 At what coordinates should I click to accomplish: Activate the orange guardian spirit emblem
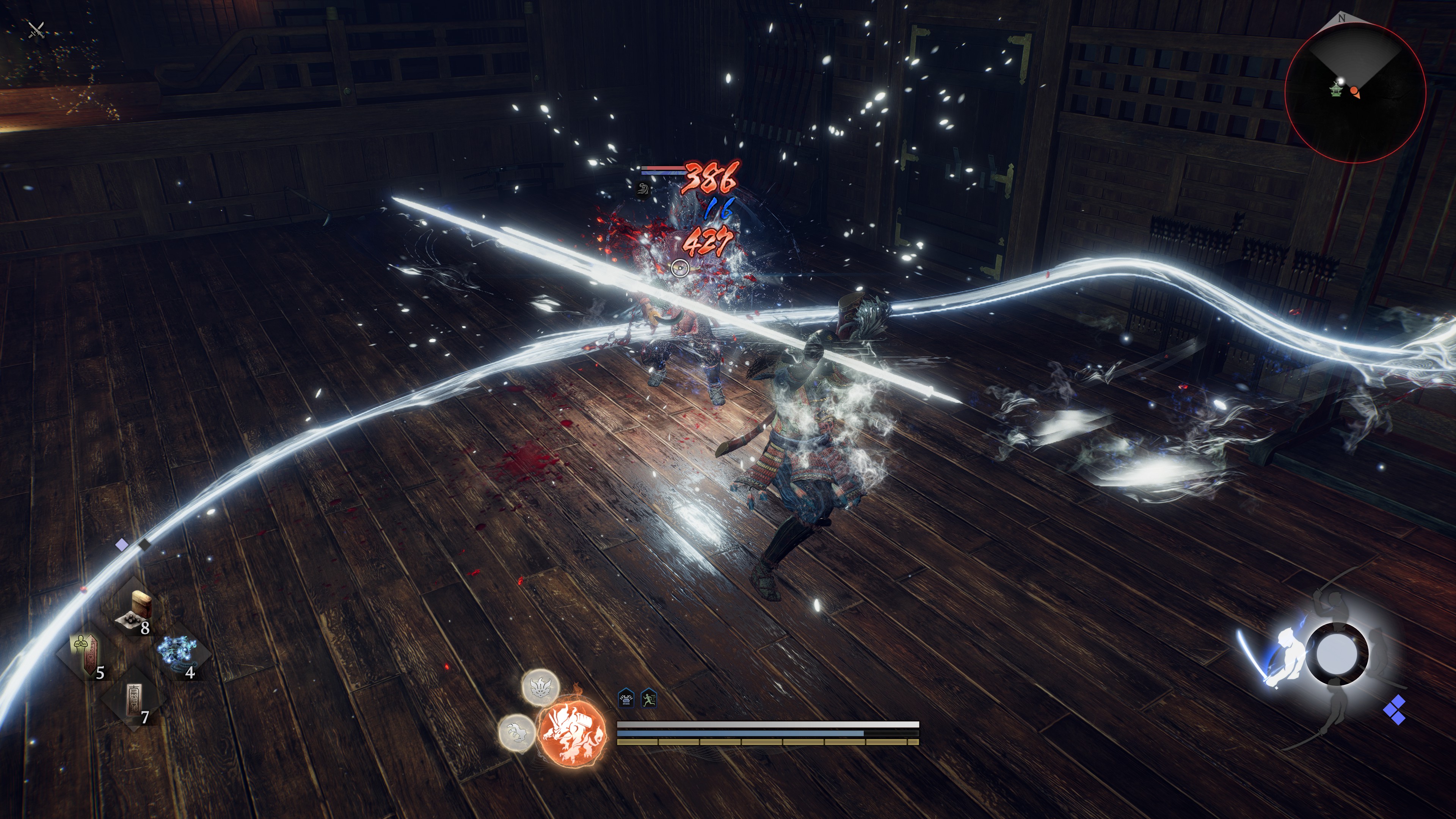[x=572, y=734]
